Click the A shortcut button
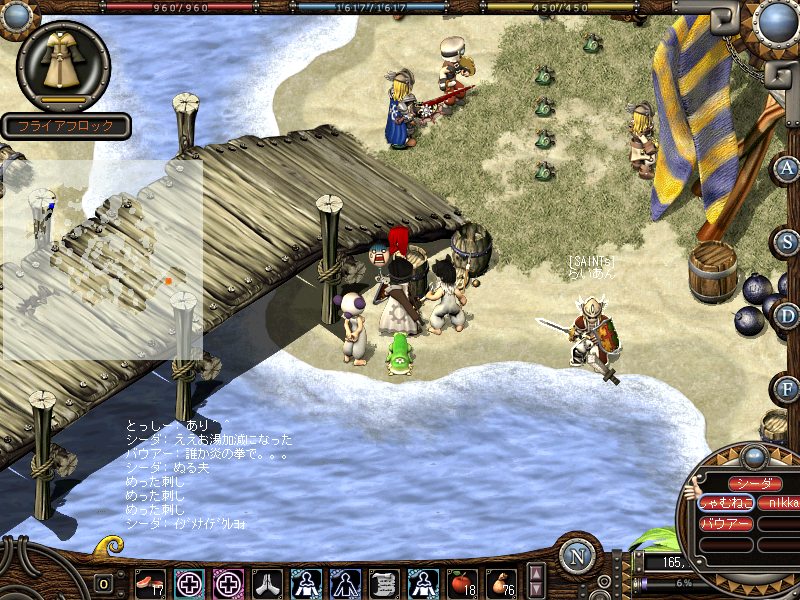Screen dimensions: 800x600 tap(788, 168)
